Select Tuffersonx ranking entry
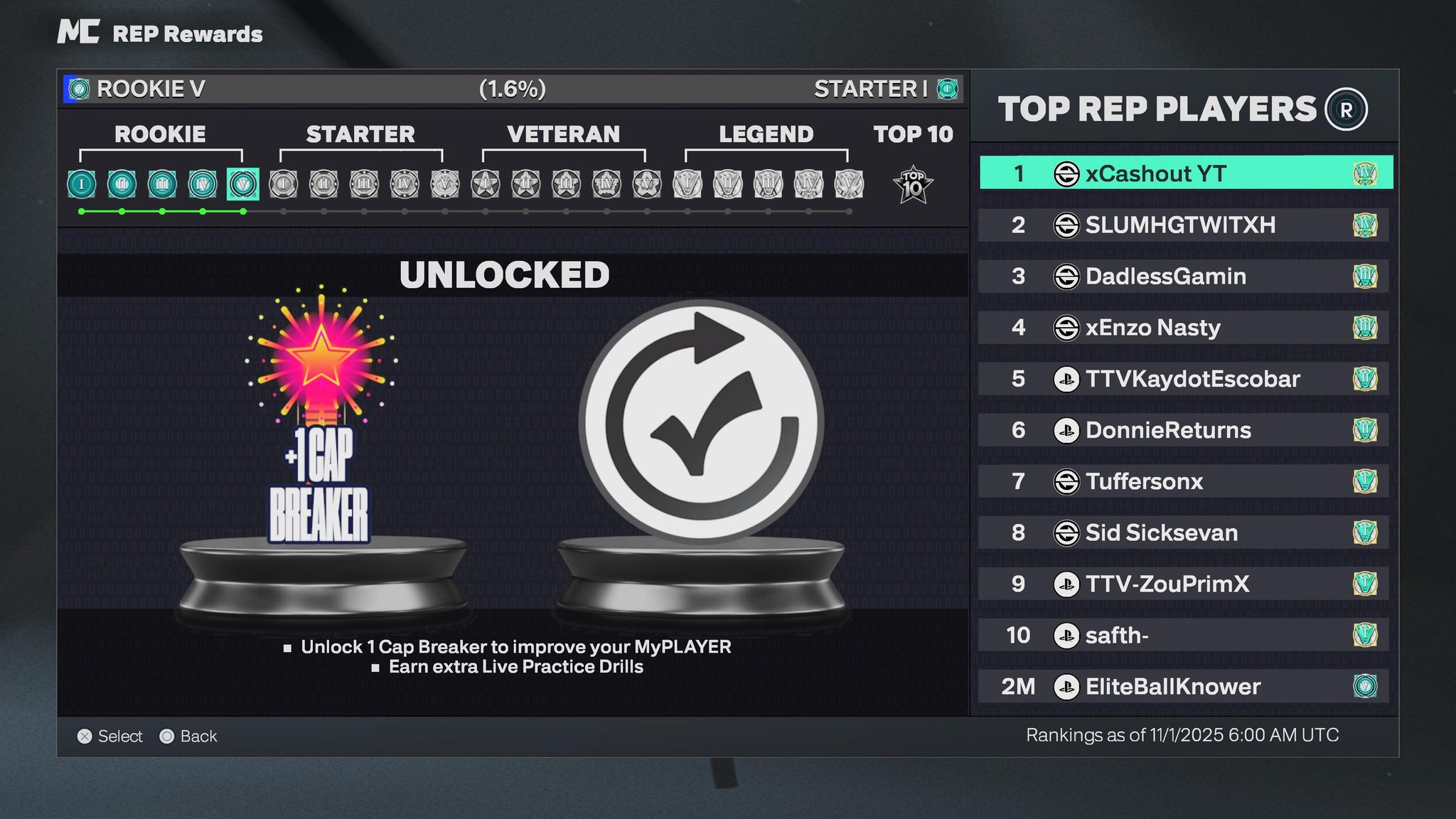The height and width of the screenshot is (819, 1456). (1184, 481)
